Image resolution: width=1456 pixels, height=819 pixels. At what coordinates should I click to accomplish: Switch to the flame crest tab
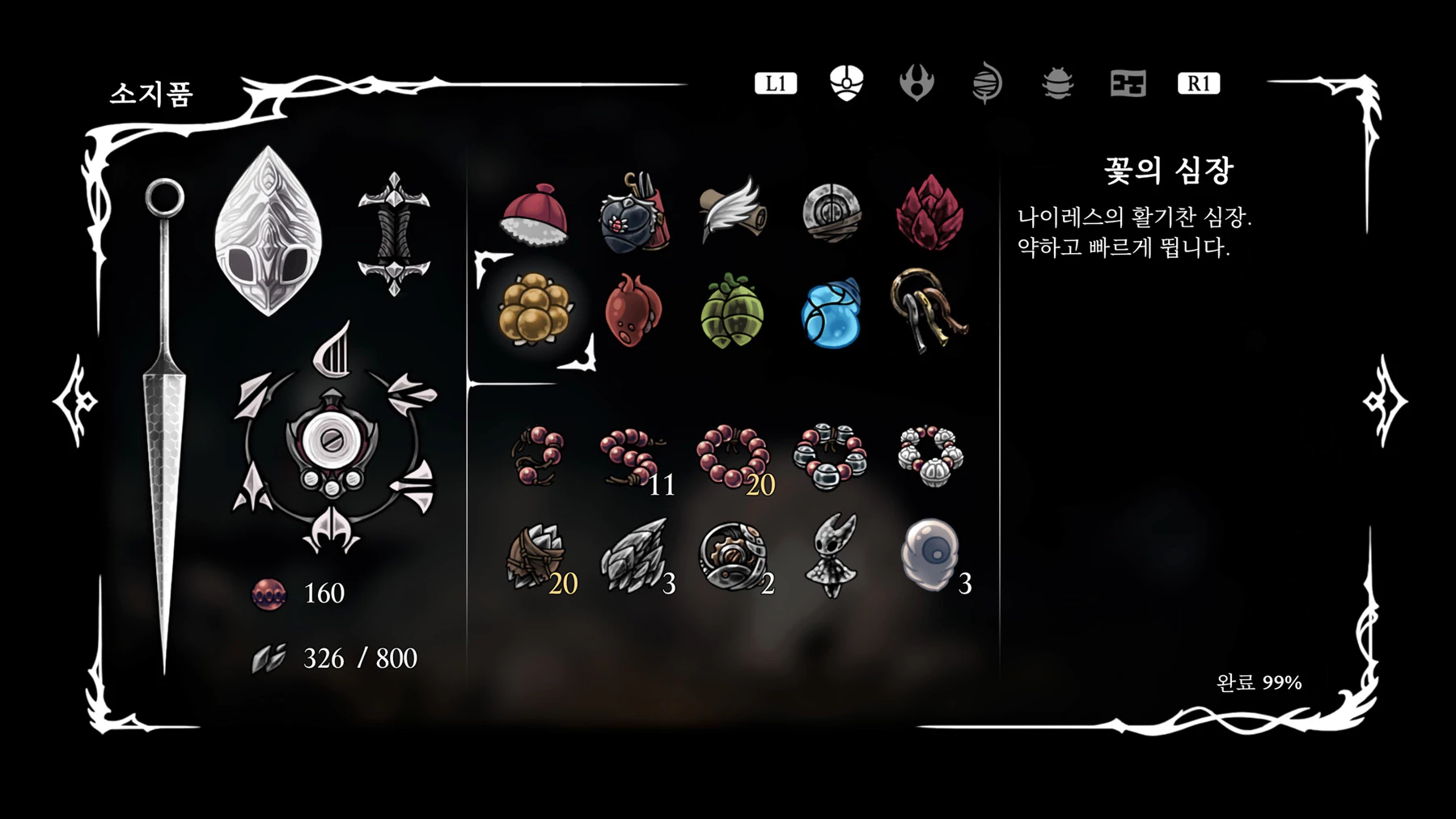click(x=916, y=83)
